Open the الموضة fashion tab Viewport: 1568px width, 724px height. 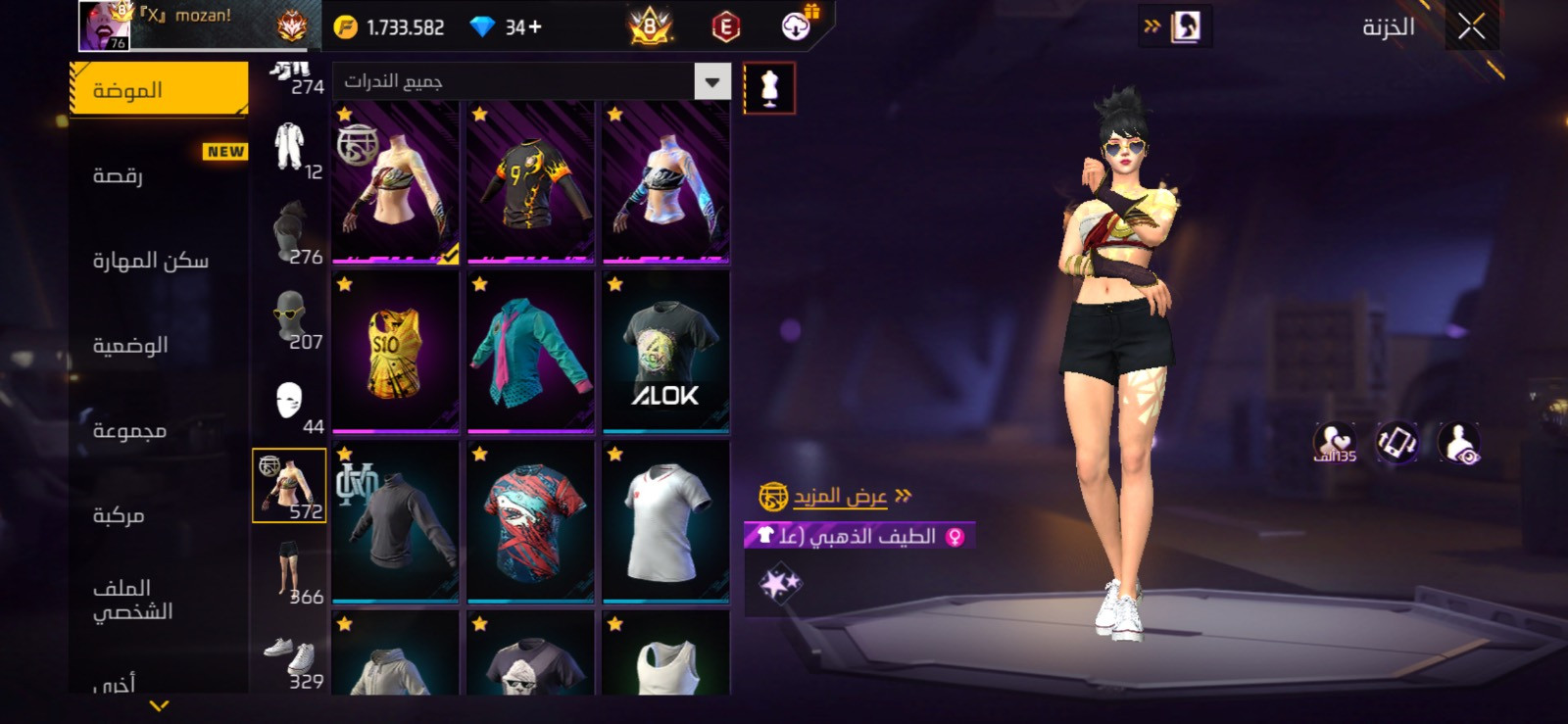click(x=159, y=90)
